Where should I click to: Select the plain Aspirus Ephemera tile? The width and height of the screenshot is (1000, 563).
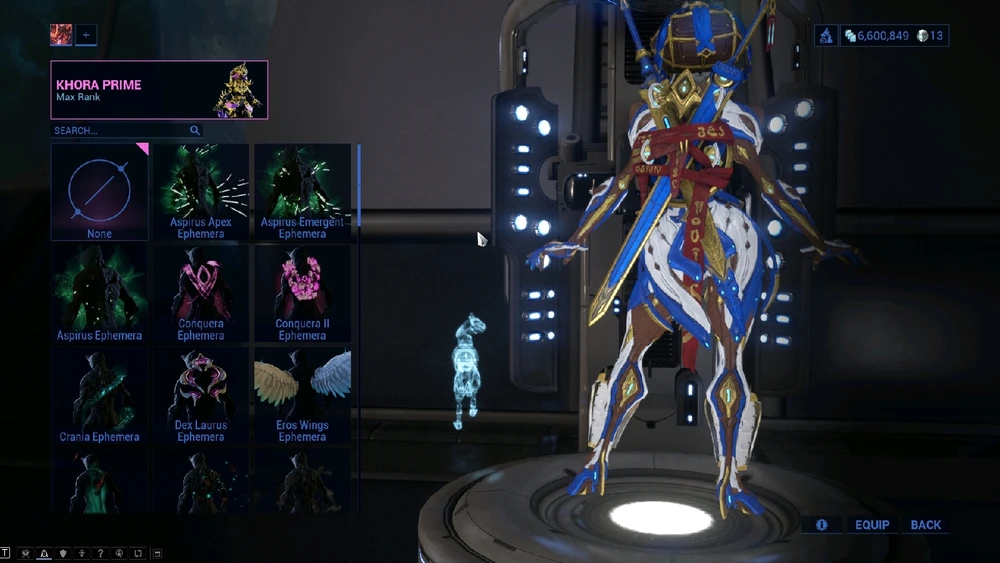point(99,294)
